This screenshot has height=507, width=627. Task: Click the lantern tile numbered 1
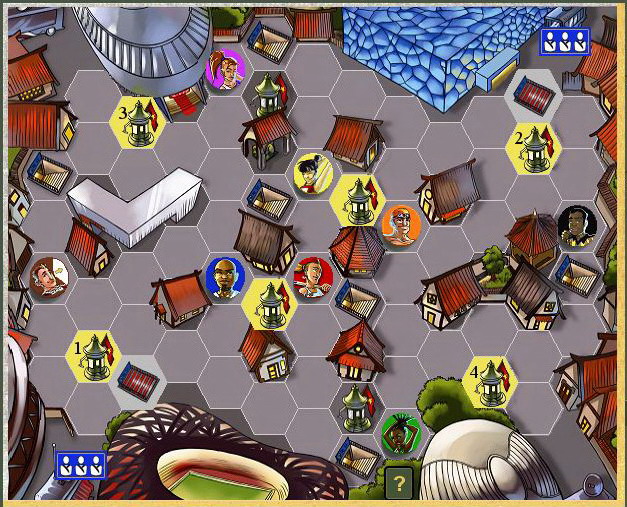pyautogui.click(x=93, y=354)
